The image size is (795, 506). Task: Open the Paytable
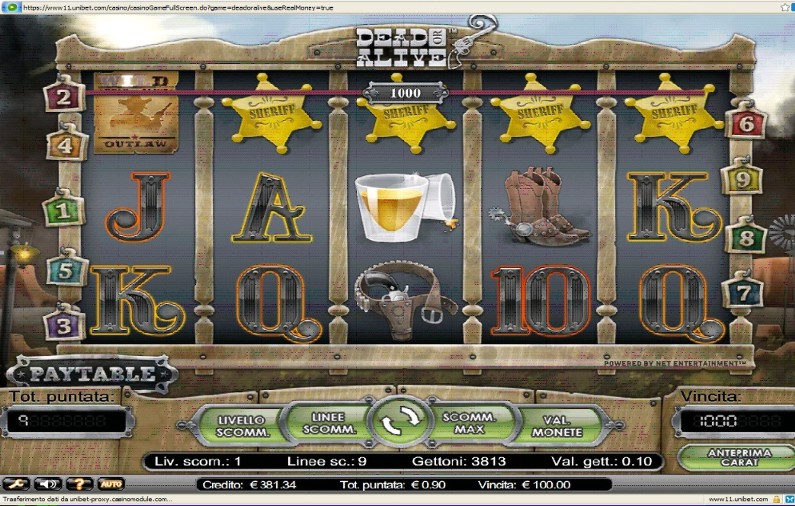tap(91, 374)
